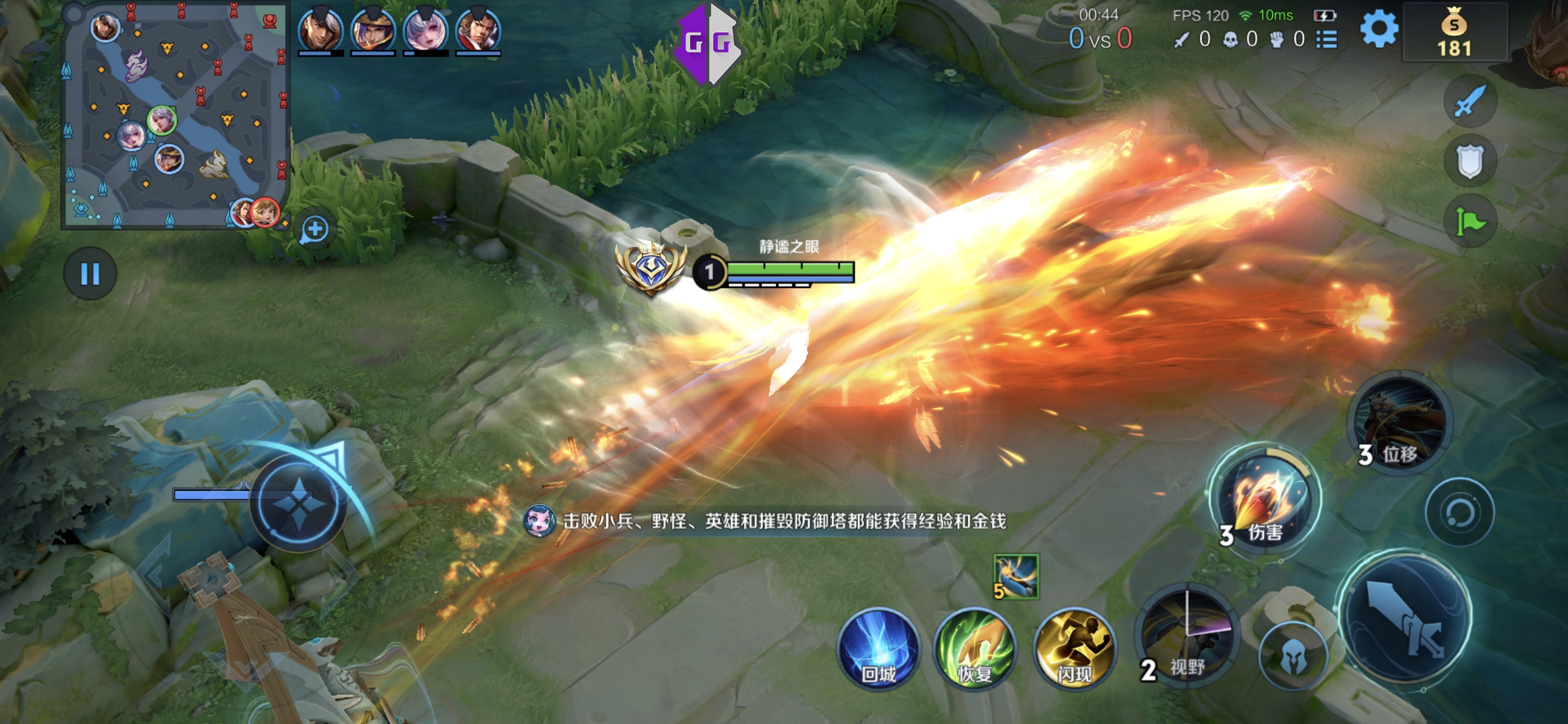Open the settings gear menu
Image resolution: width=1568 pixels, height=724 pixels.
[1379, 29]
